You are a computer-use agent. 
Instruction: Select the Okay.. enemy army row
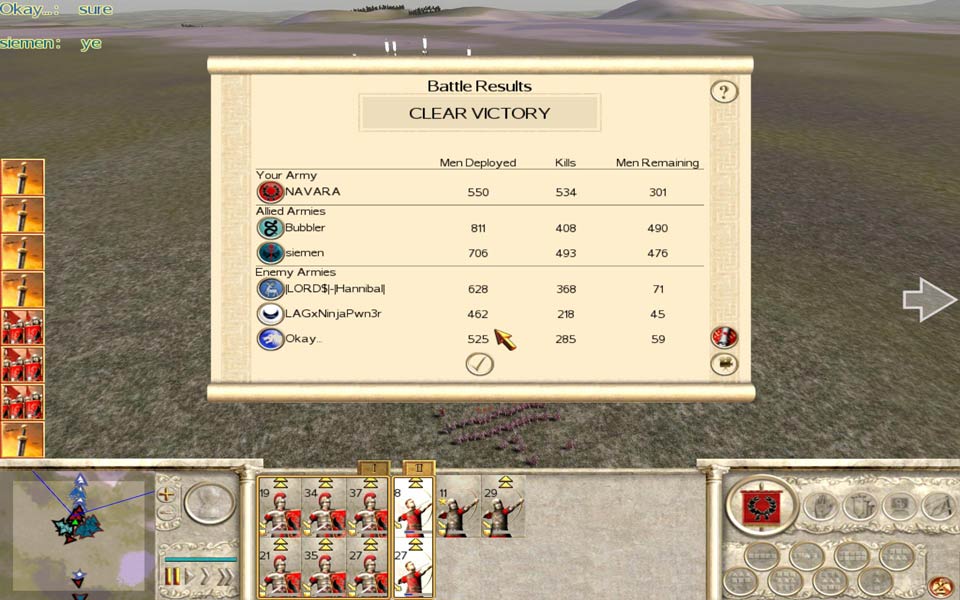(479, 339)
